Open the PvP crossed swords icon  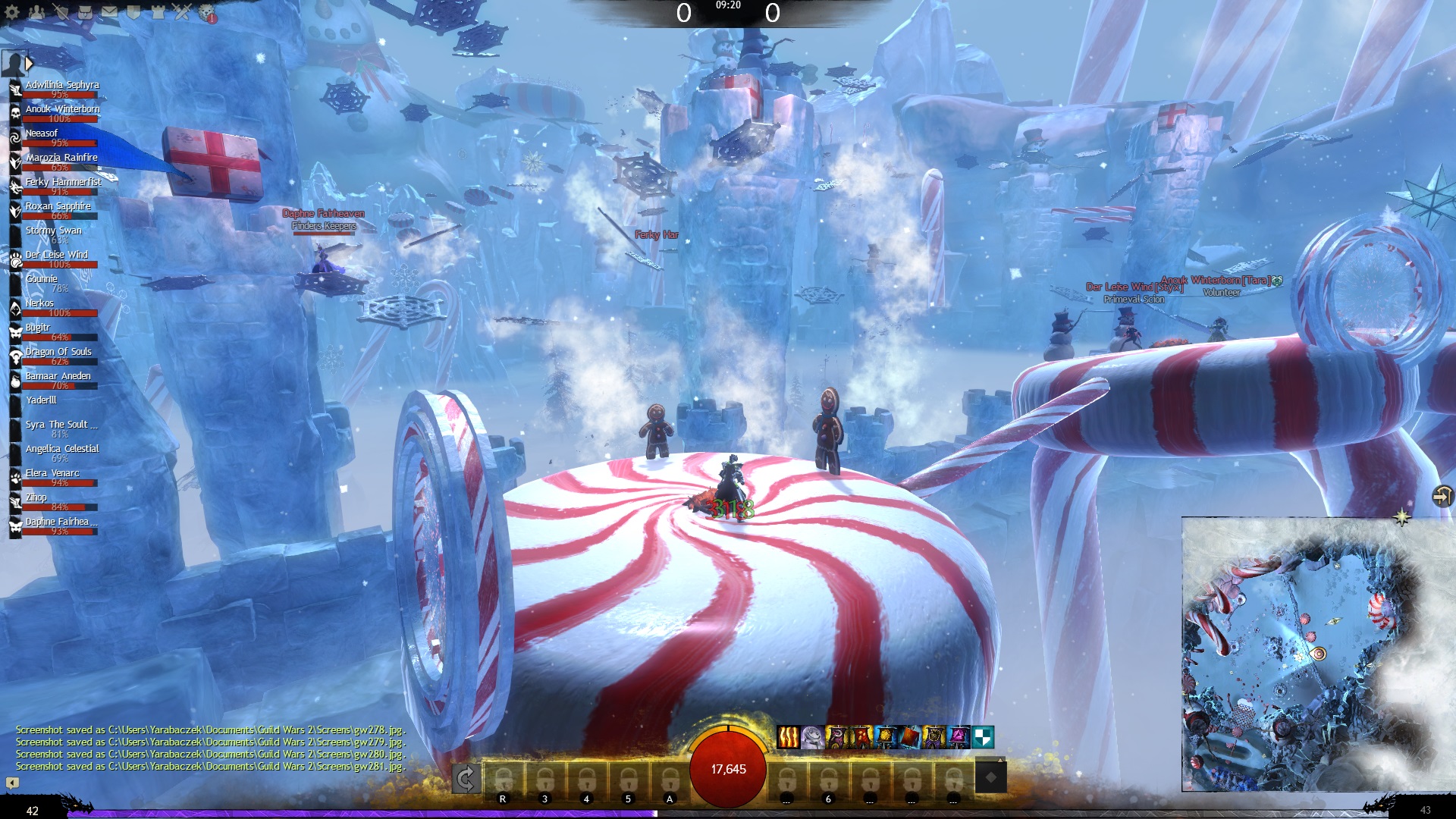[182, 12]
